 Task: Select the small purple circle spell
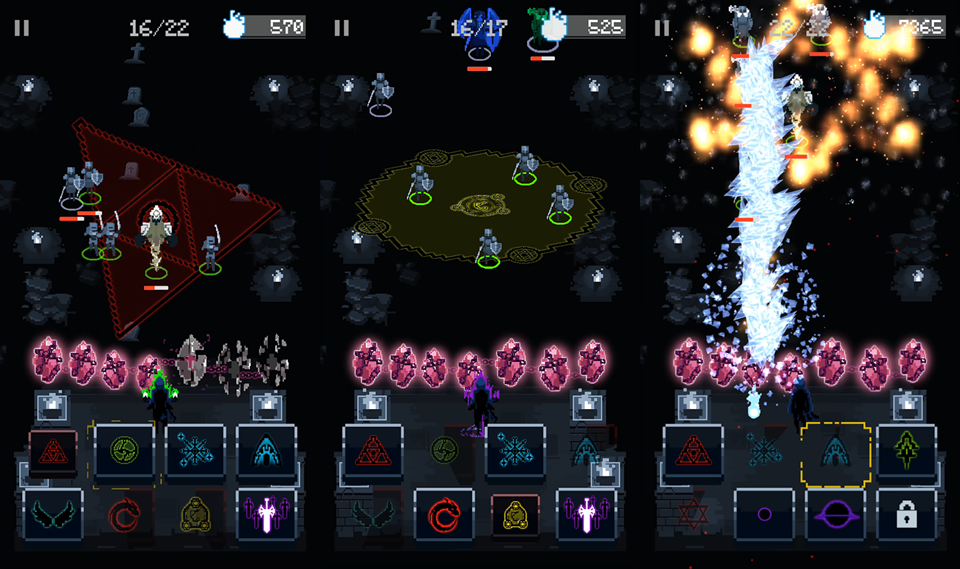click(x=764, y=514)
